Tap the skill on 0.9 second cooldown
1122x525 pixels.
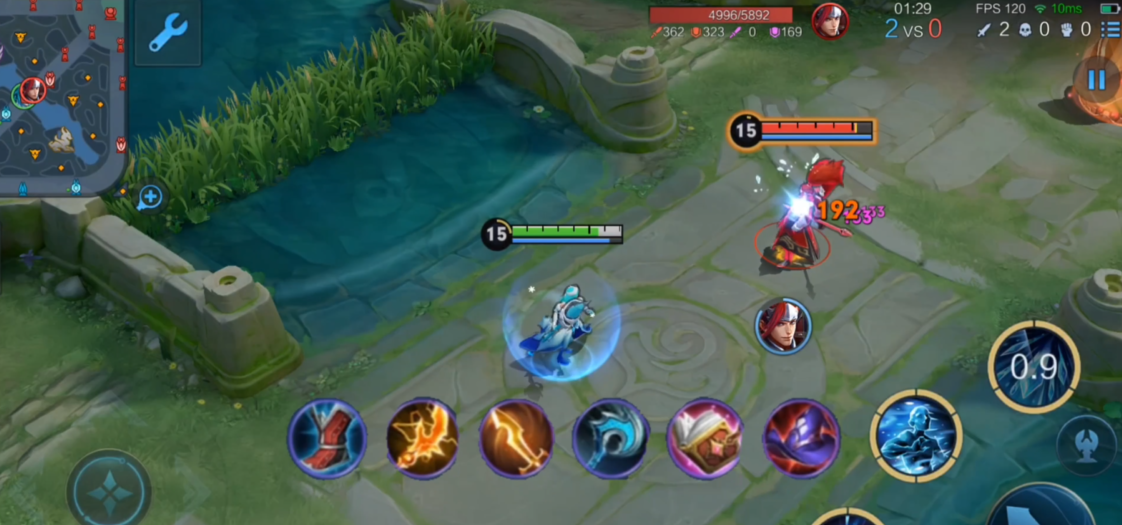point(1034,367)
